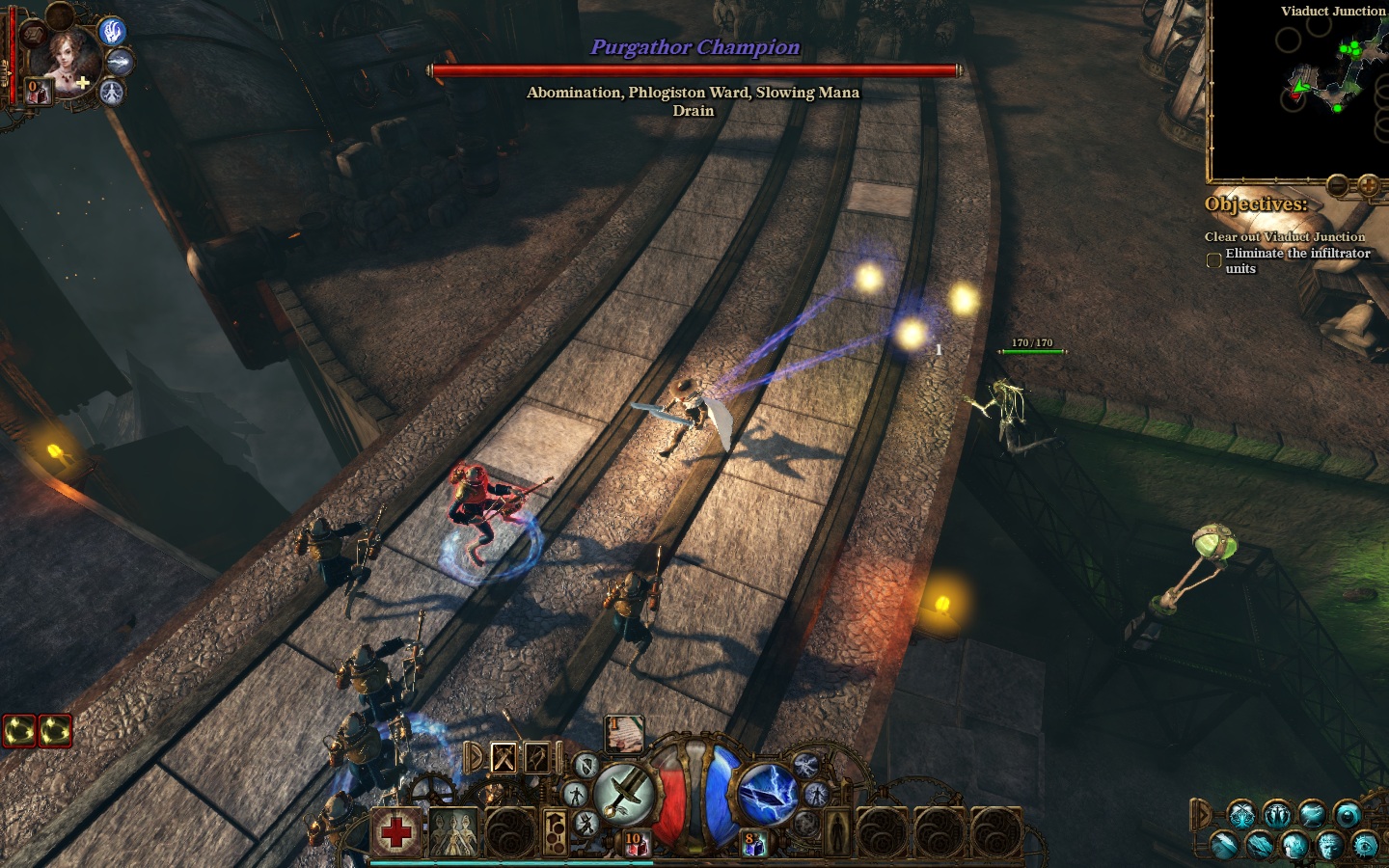Select the sun-eye aura icon
Image resolution: width=1389 pixels, height=868 pixels.
pyautogui.click(x=1365, y=845)
